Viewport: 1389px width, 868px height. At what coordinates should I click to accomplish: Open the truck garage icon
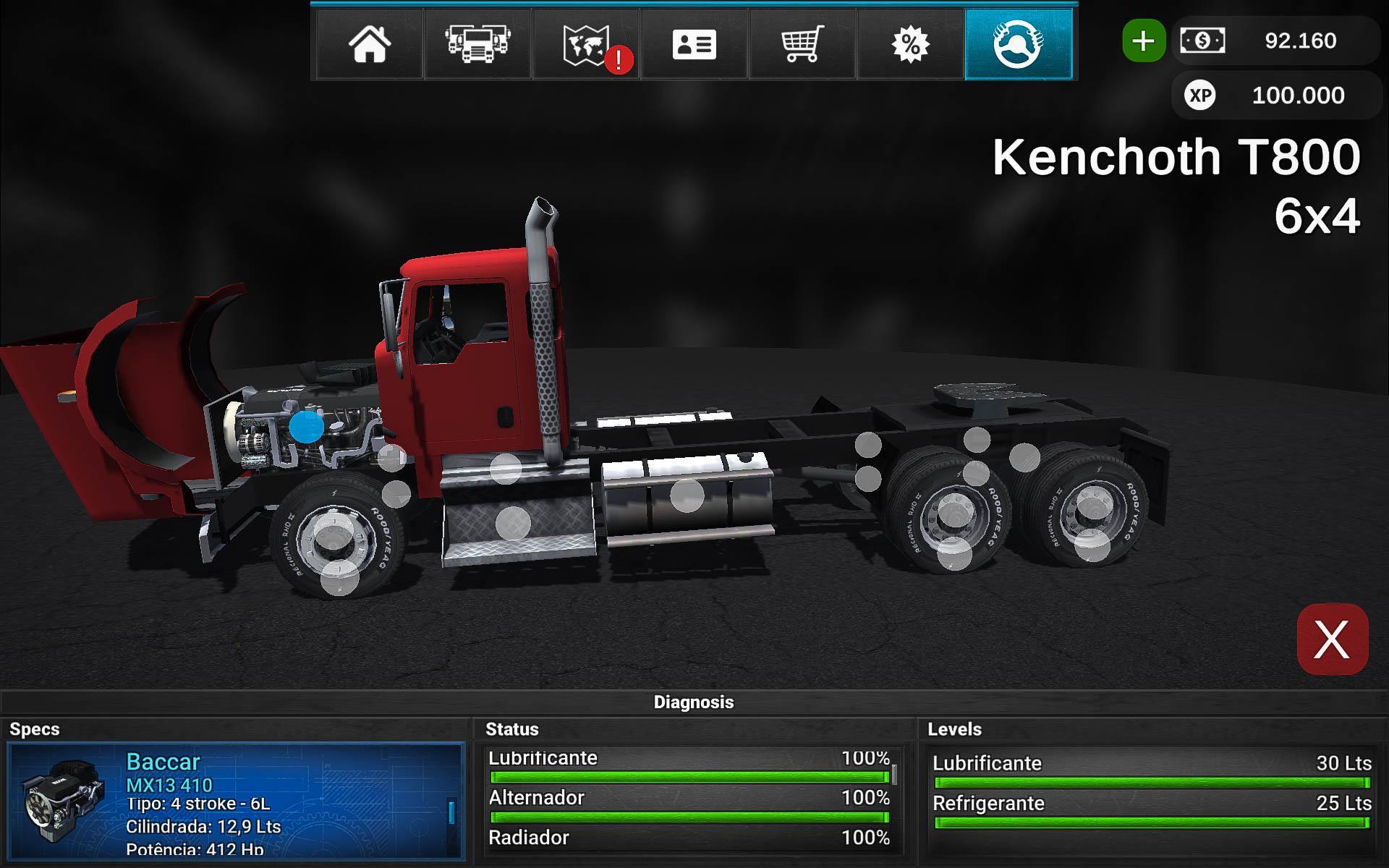pos(477,45)
